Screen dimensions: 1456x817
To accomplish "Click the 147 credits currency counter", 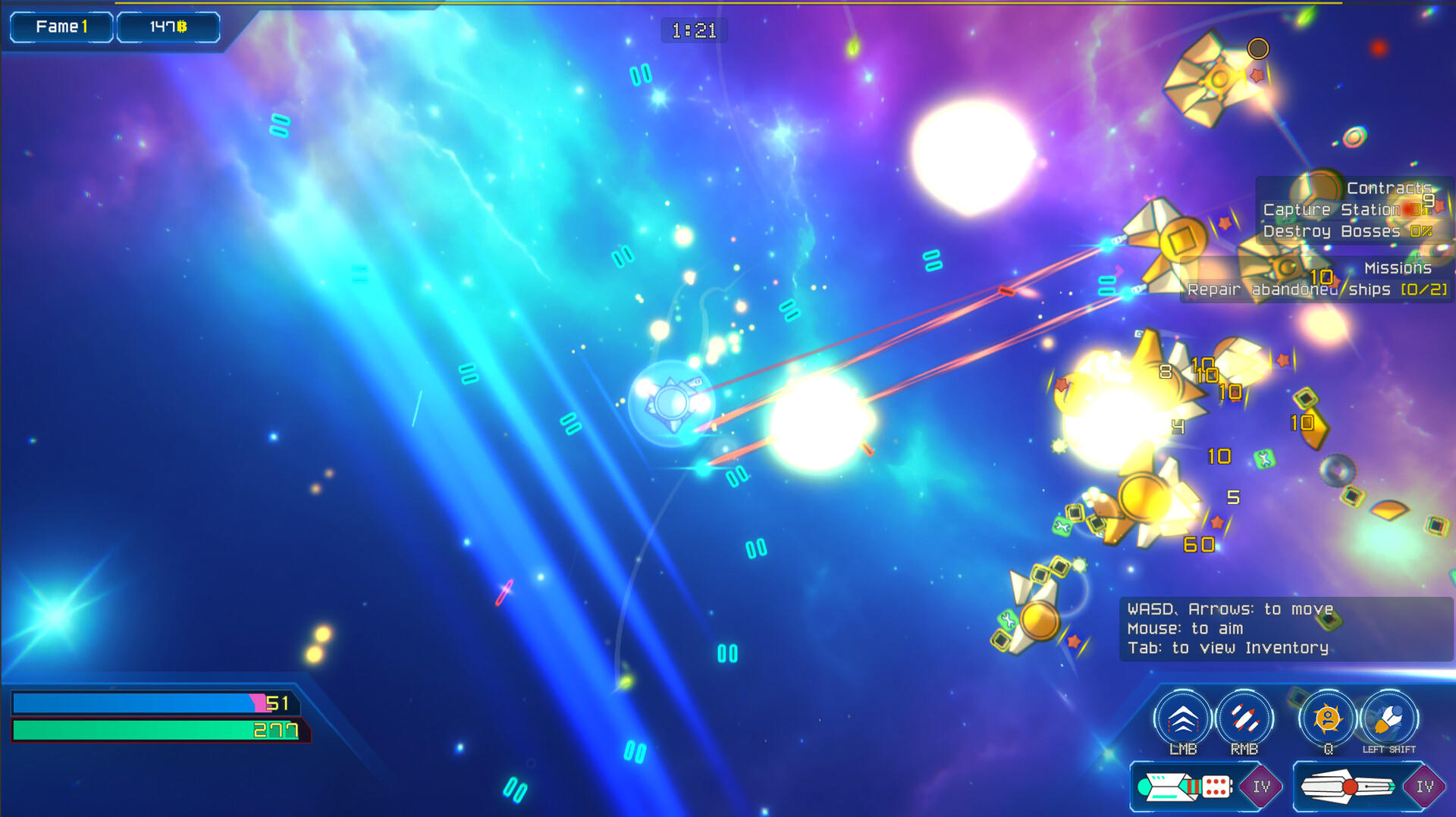I will point(168,25).
